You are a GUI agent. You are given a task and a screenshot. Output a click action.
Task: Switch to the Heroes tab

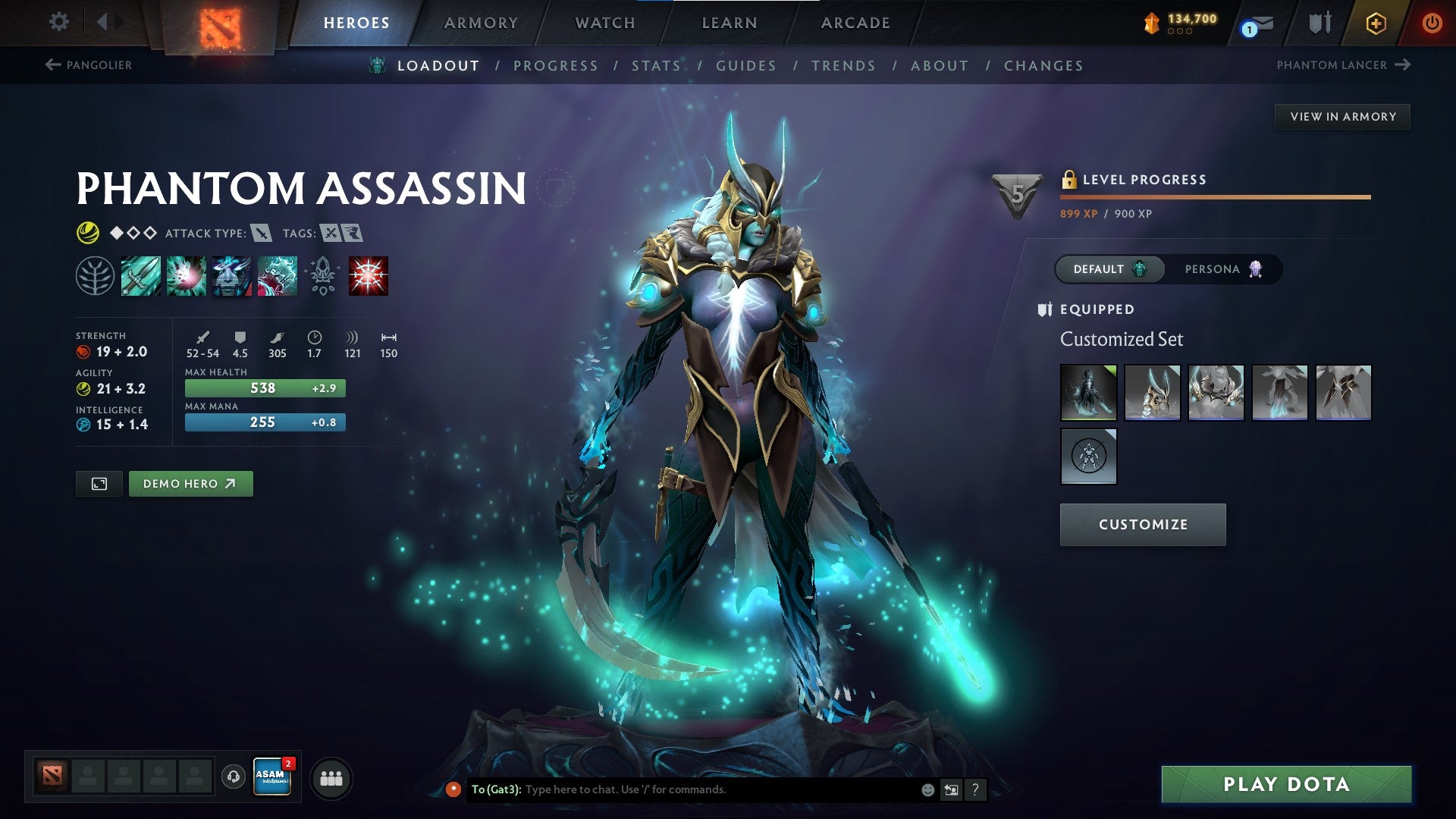click(356, 23)
